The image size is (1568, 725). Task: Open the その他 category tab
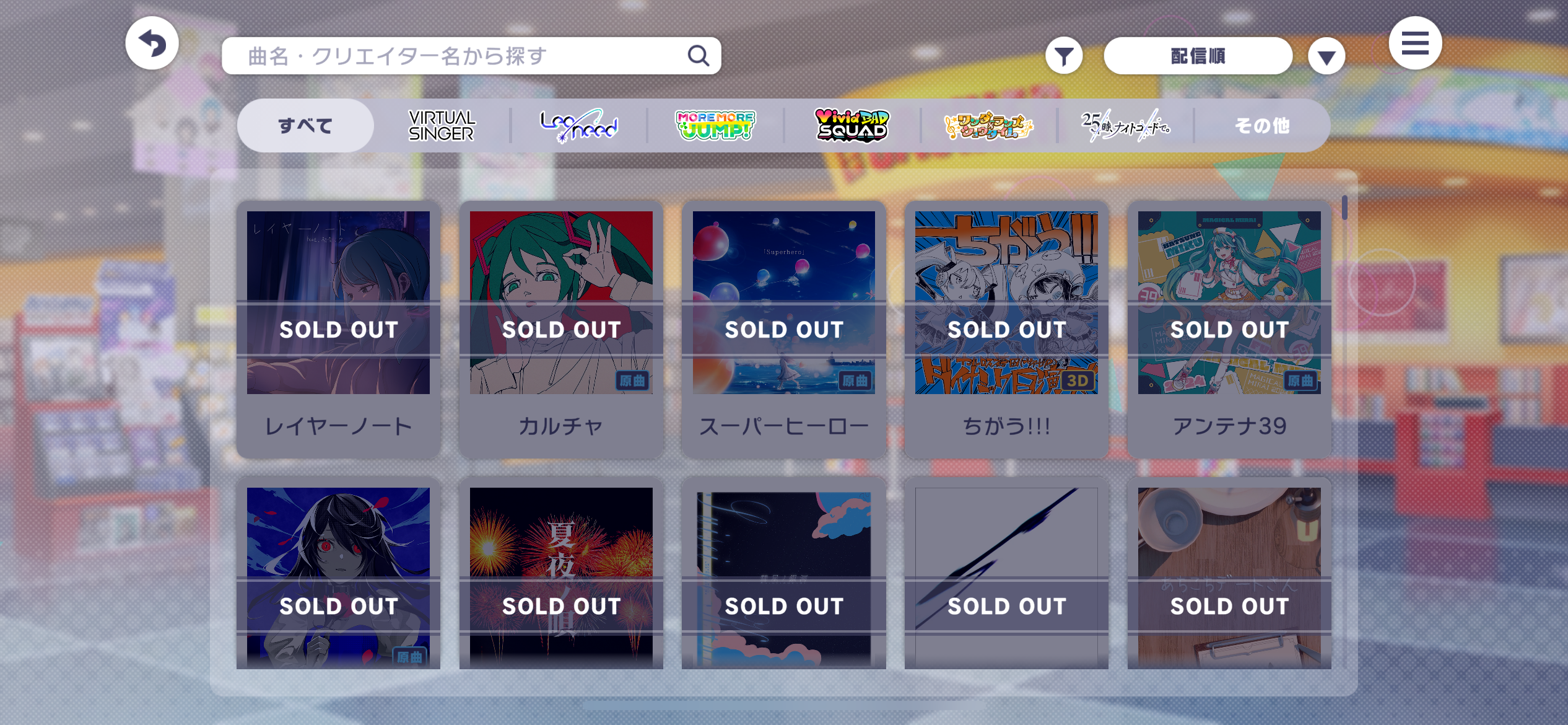(1261, 126)
